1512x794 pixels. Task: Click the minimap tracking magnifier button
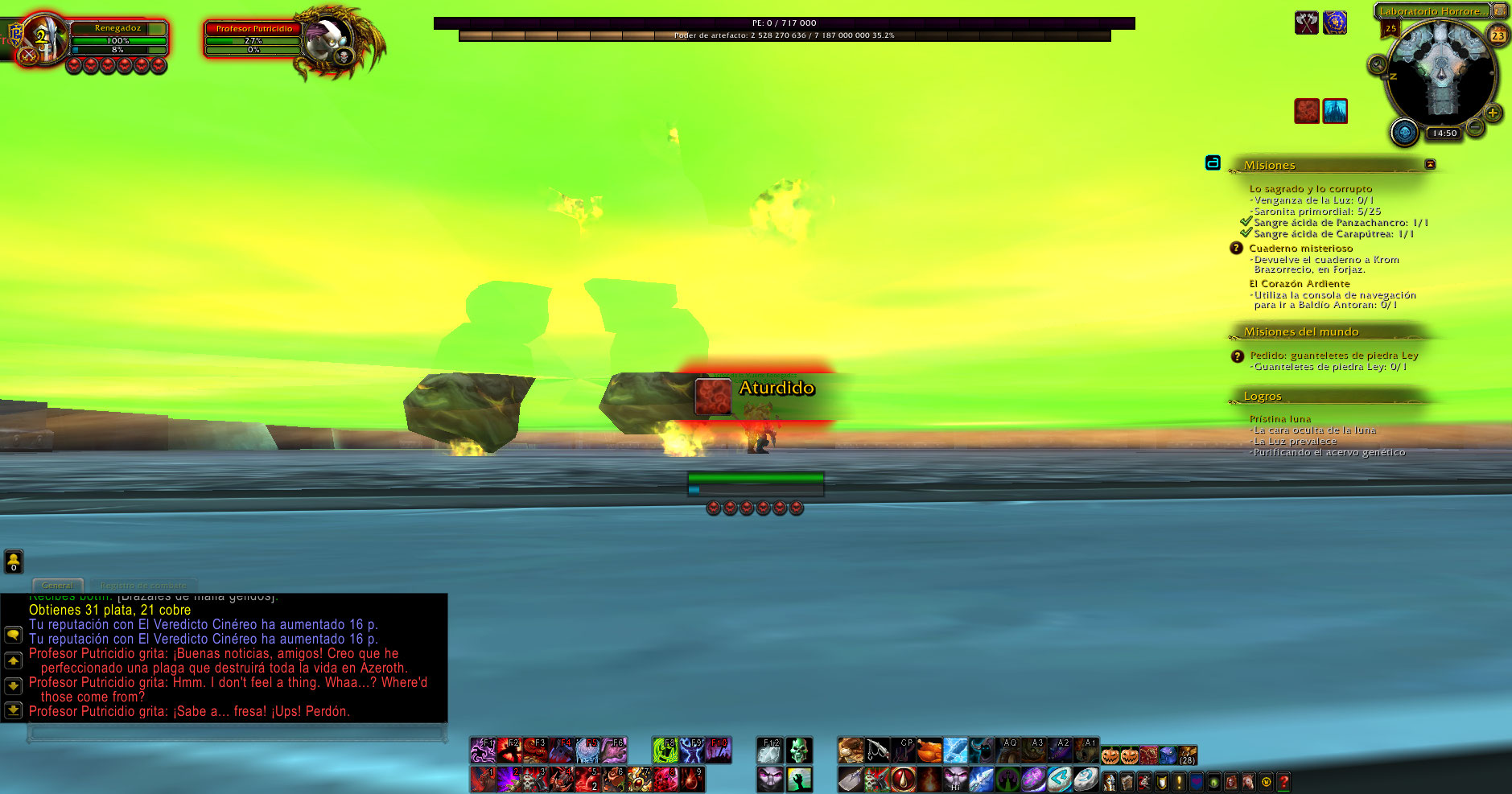click(1378, 65)
